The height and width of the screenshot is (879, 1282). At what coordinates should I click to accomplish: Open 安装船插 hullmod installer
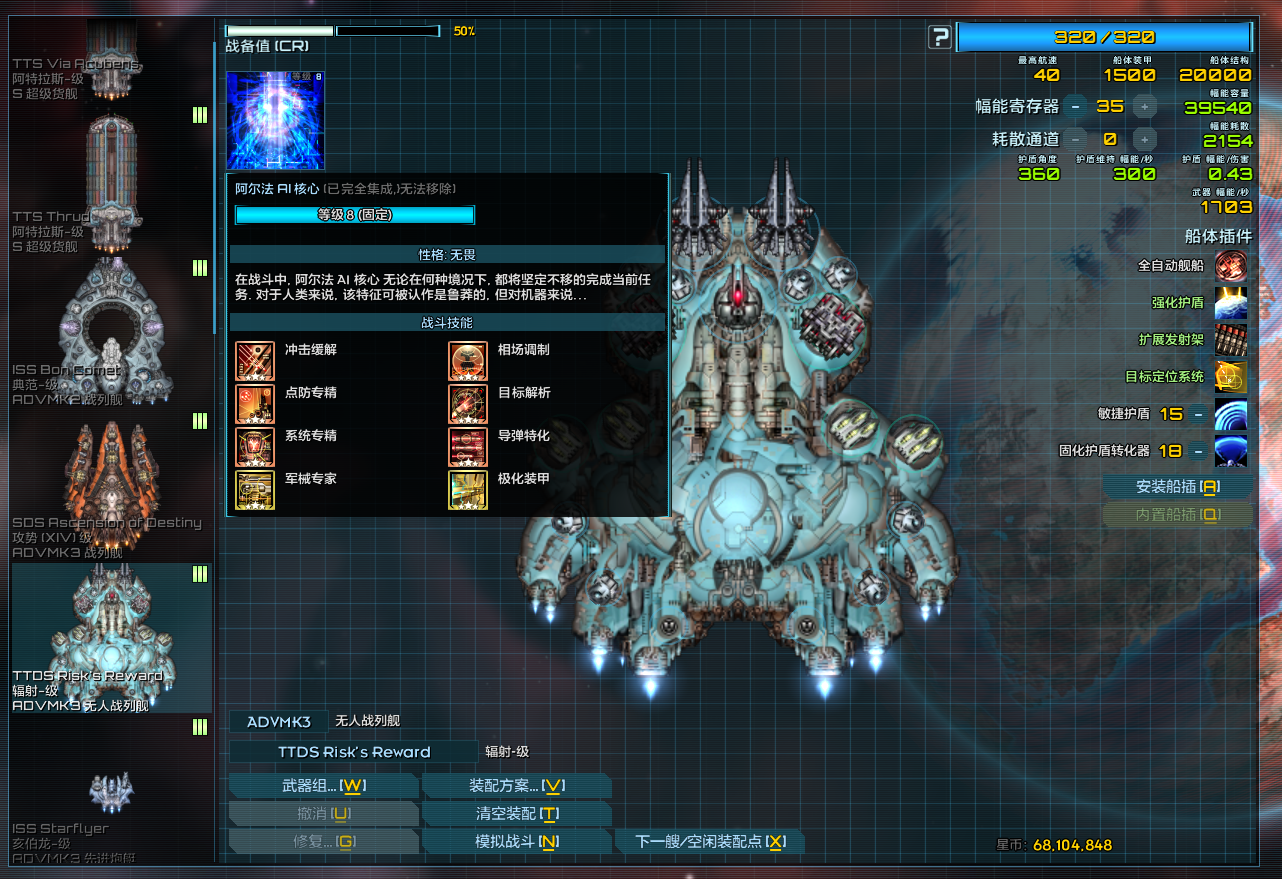[x=1177, y=487]
